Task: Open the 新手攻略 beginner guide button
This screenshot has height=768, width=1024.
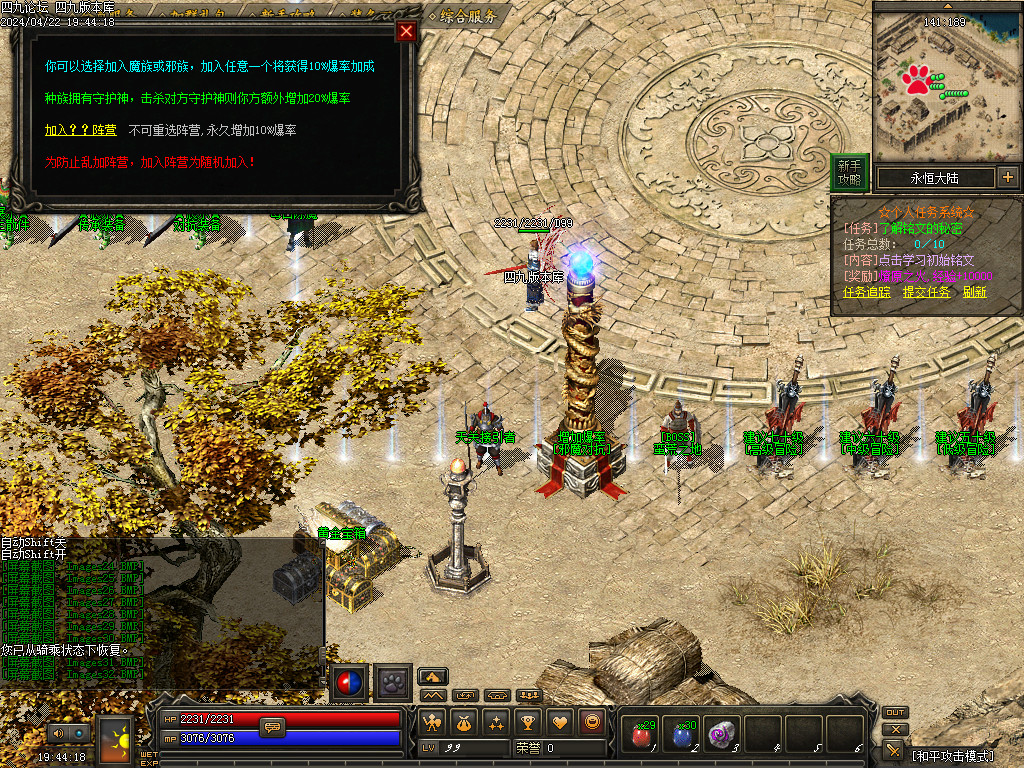Action: coord(849,172)
